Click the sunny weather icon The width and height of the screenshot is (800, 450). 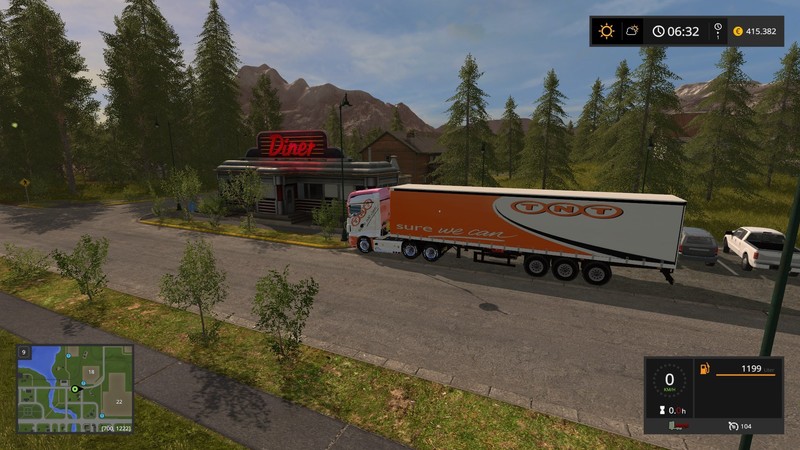(606, 31)
